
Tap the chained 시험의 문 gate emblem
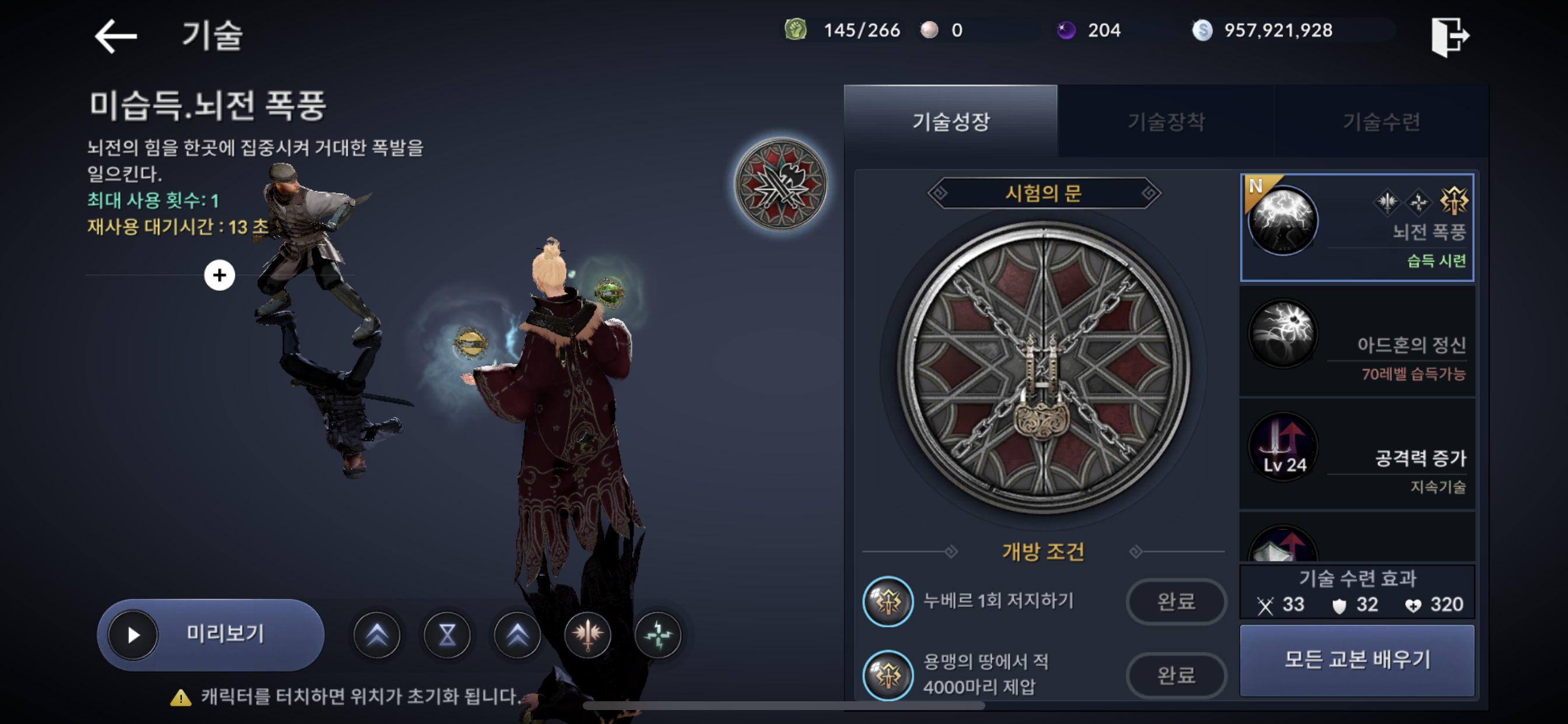click(x=1042, y=367)
